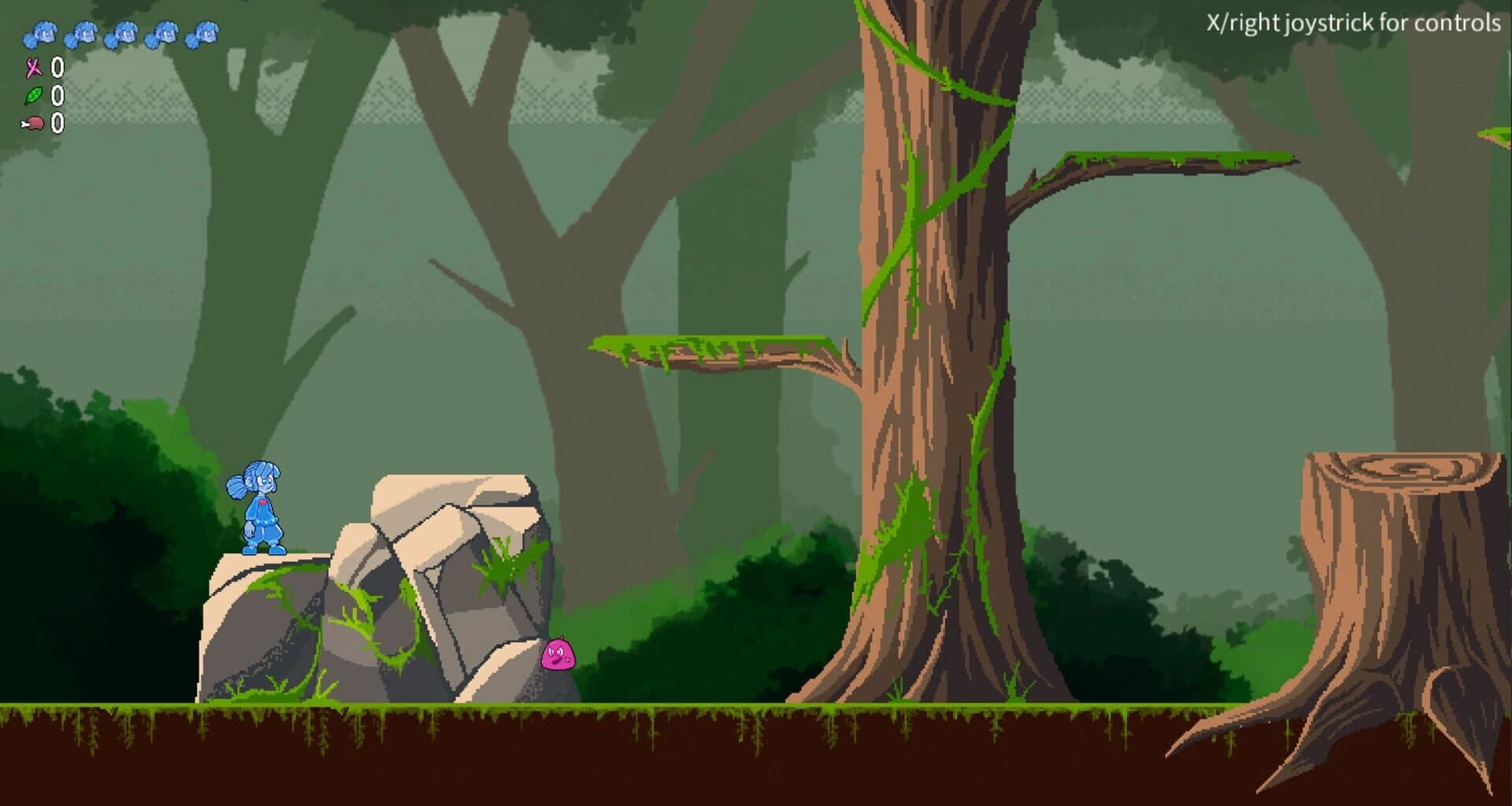
Task: Click the second life head icon
Action: click(82, 33)
